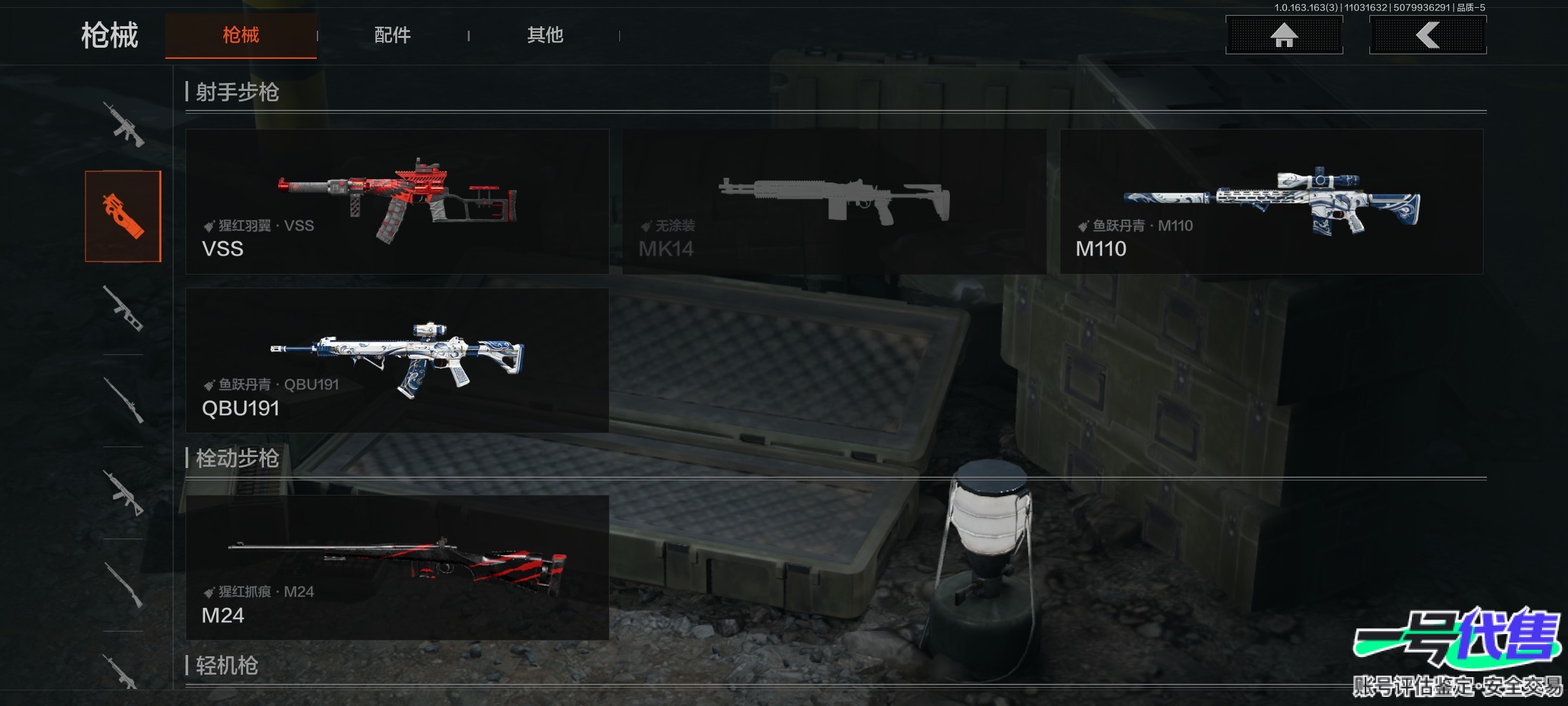Choose the greyed-out MK14 card

pos(834,201)
